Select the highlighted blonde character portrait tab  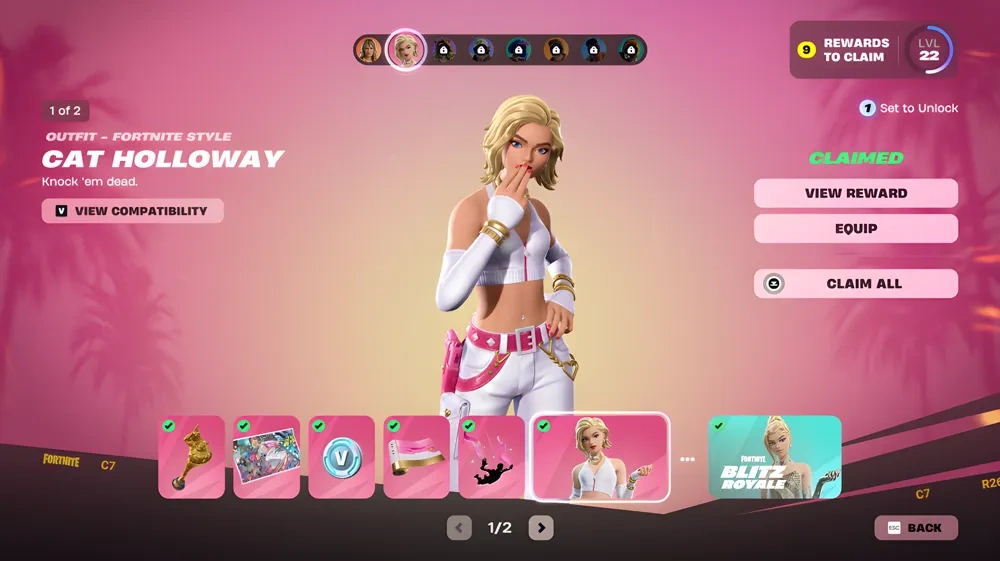(406, 50)
